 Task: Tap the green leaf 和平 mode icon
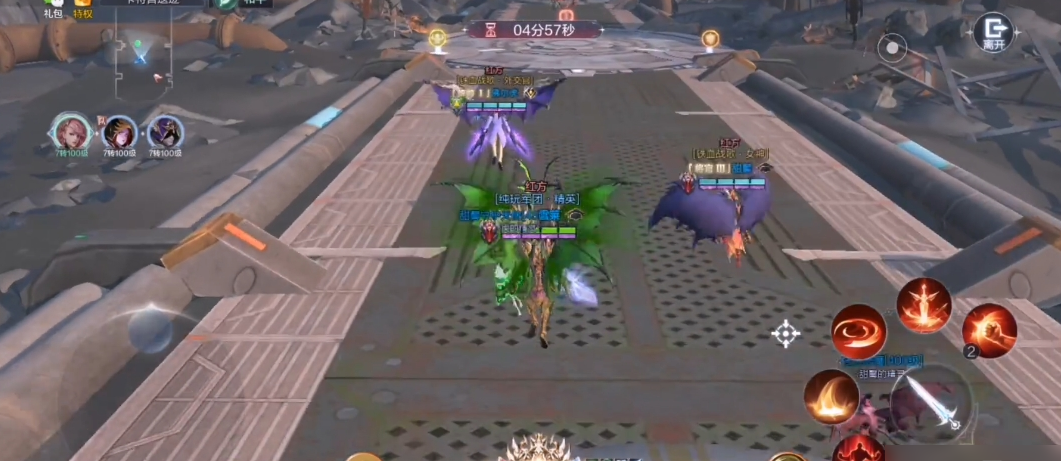[x=228, y=4]
